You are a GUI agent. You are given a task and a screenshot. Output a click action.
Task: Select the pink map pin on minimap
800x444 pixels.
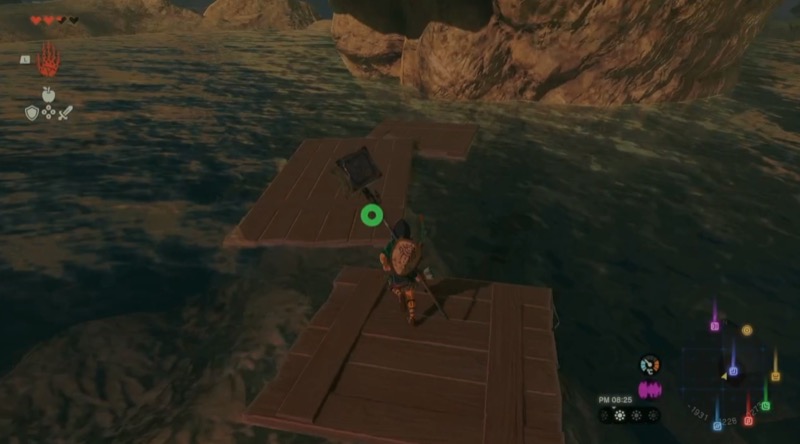pos(714,326)
